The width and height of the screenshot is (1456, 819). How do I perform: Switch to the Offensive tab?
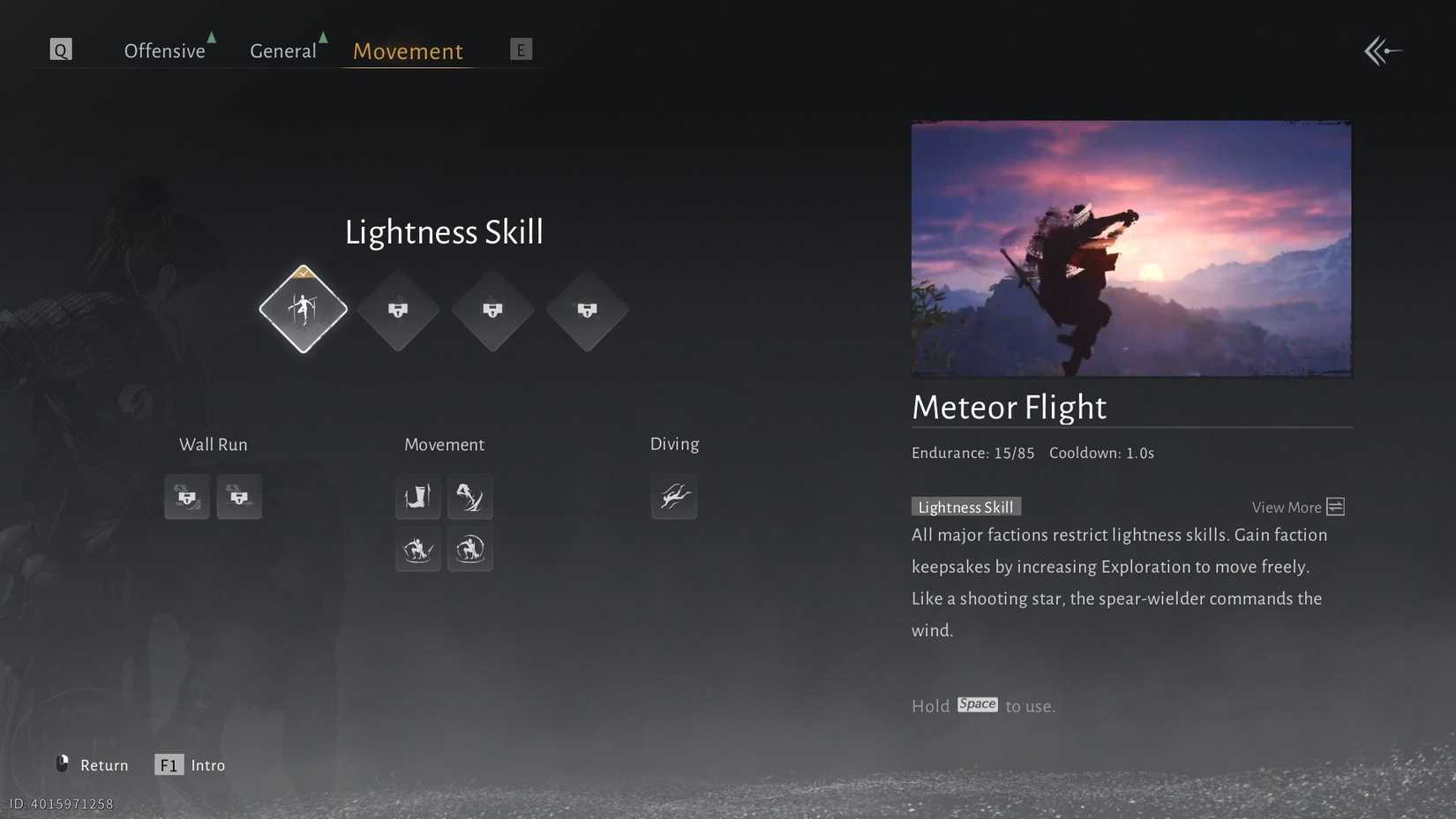164,50
